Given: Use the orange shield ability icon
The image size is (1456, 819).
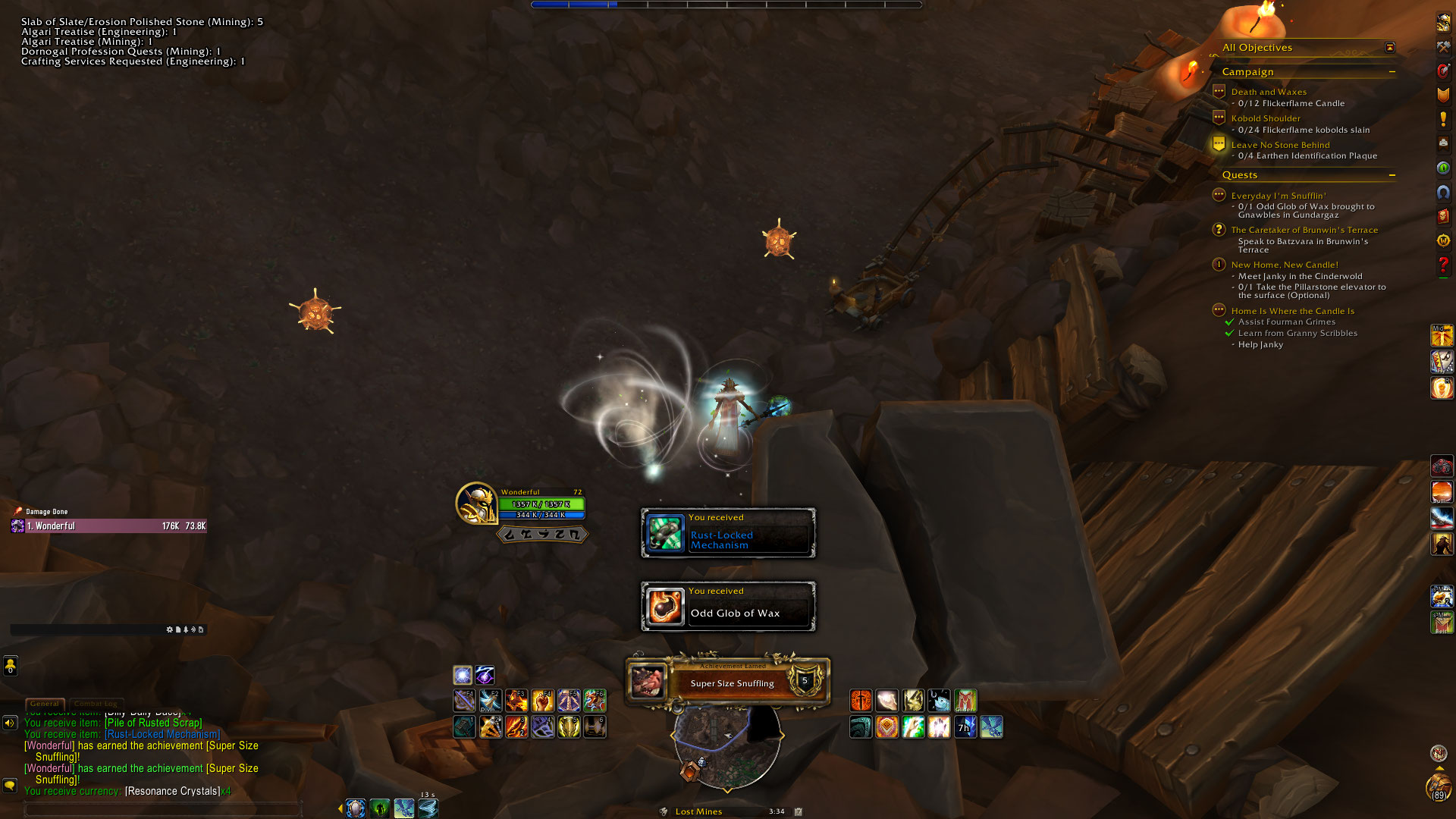Looking at the screenshot, I should (886, 727).
